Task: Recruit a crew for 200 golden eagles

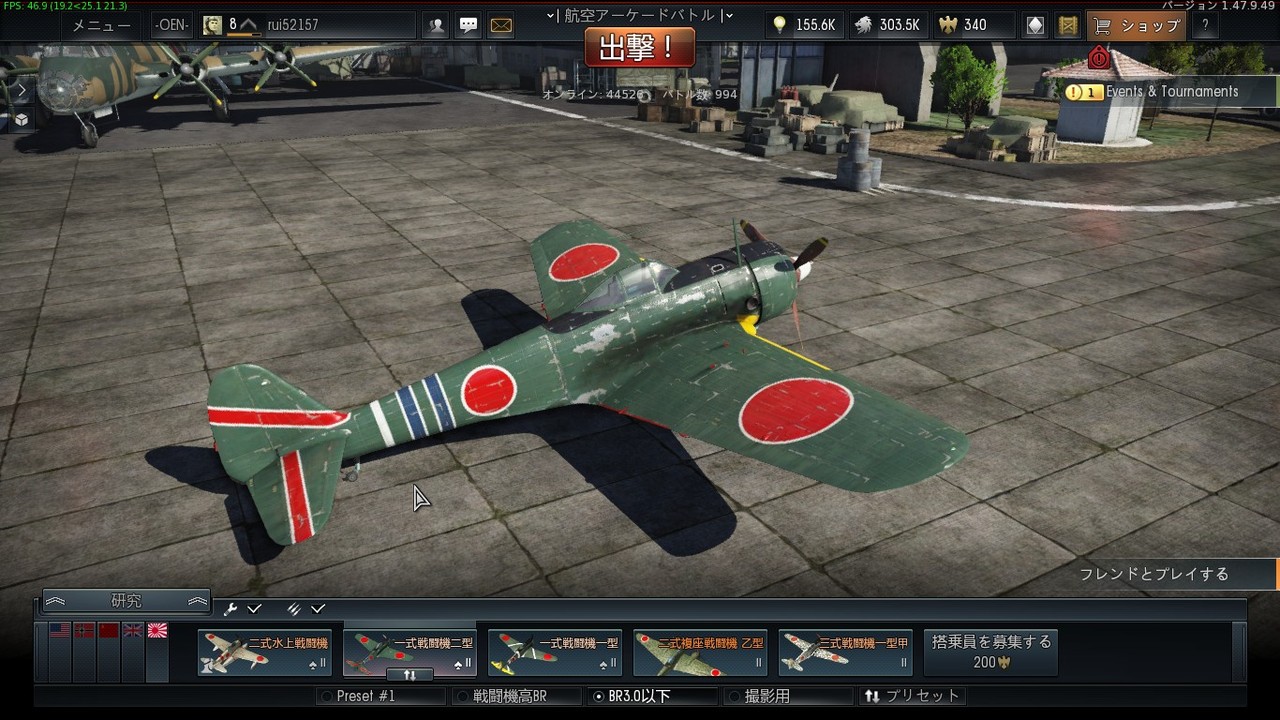Action: 991,652
